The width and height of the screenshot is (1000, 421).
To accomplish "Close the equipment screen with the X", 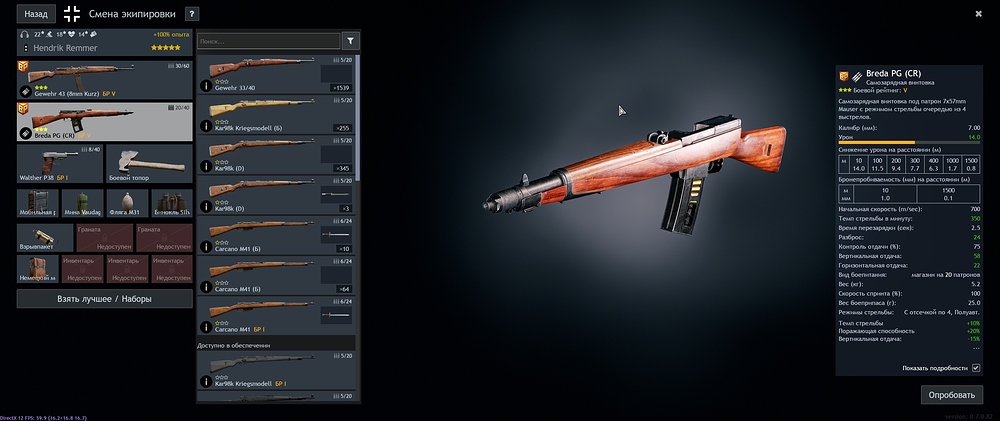I will click(x=978, y=14).
